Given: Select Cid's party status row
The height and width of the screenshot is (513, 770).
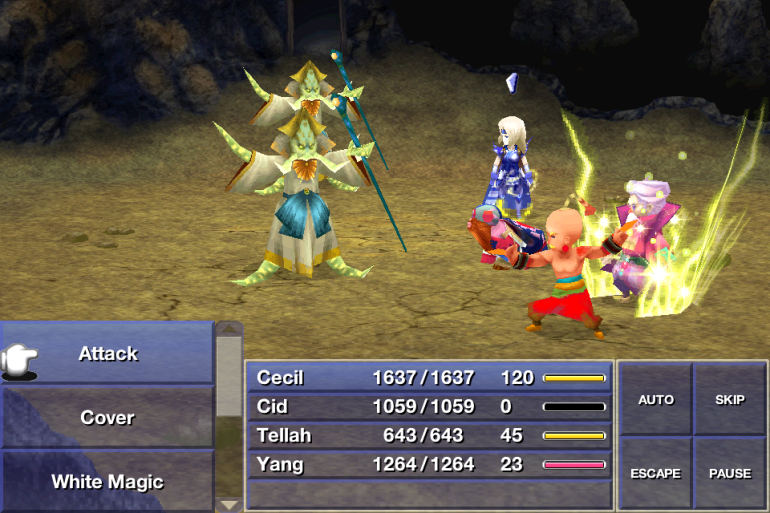Looking at the screenshot, I should 430,407.
